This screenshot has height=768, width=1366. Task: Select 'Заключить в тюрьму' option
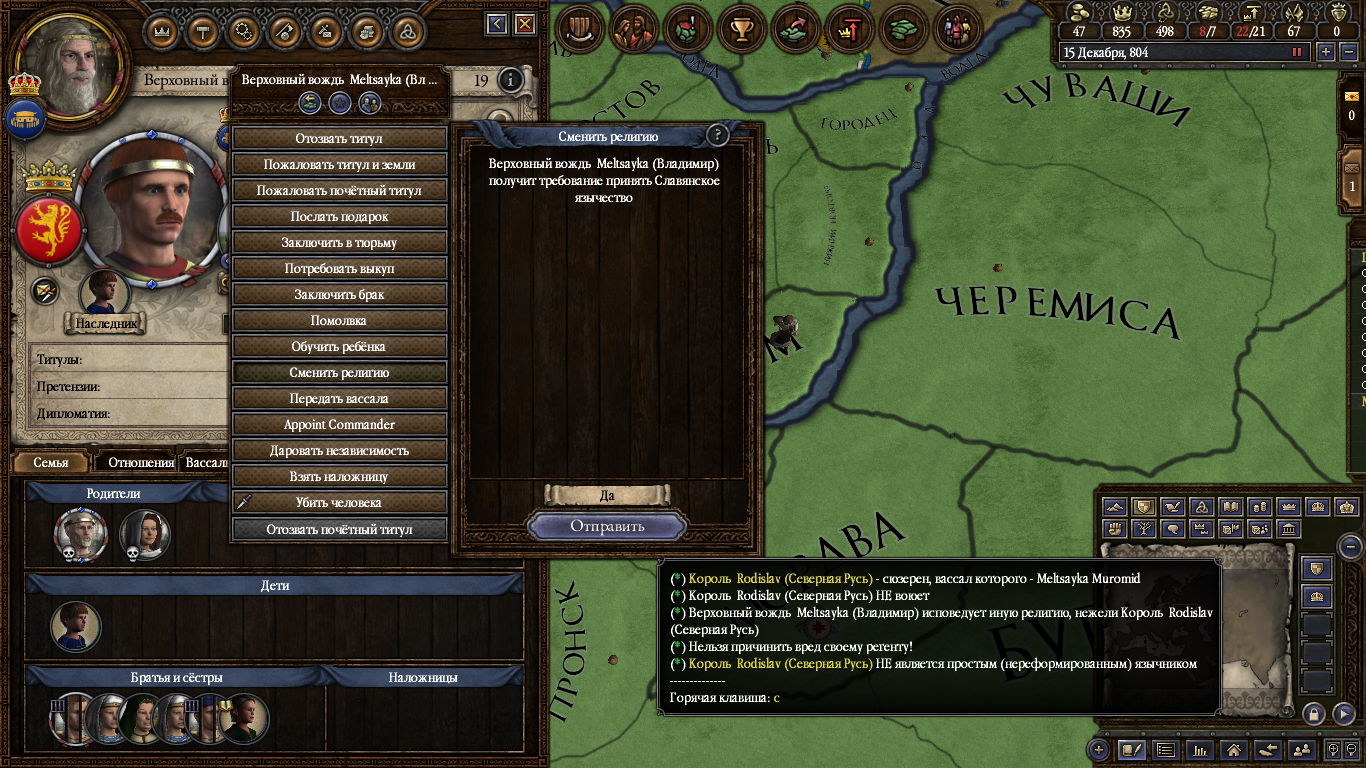339,242
